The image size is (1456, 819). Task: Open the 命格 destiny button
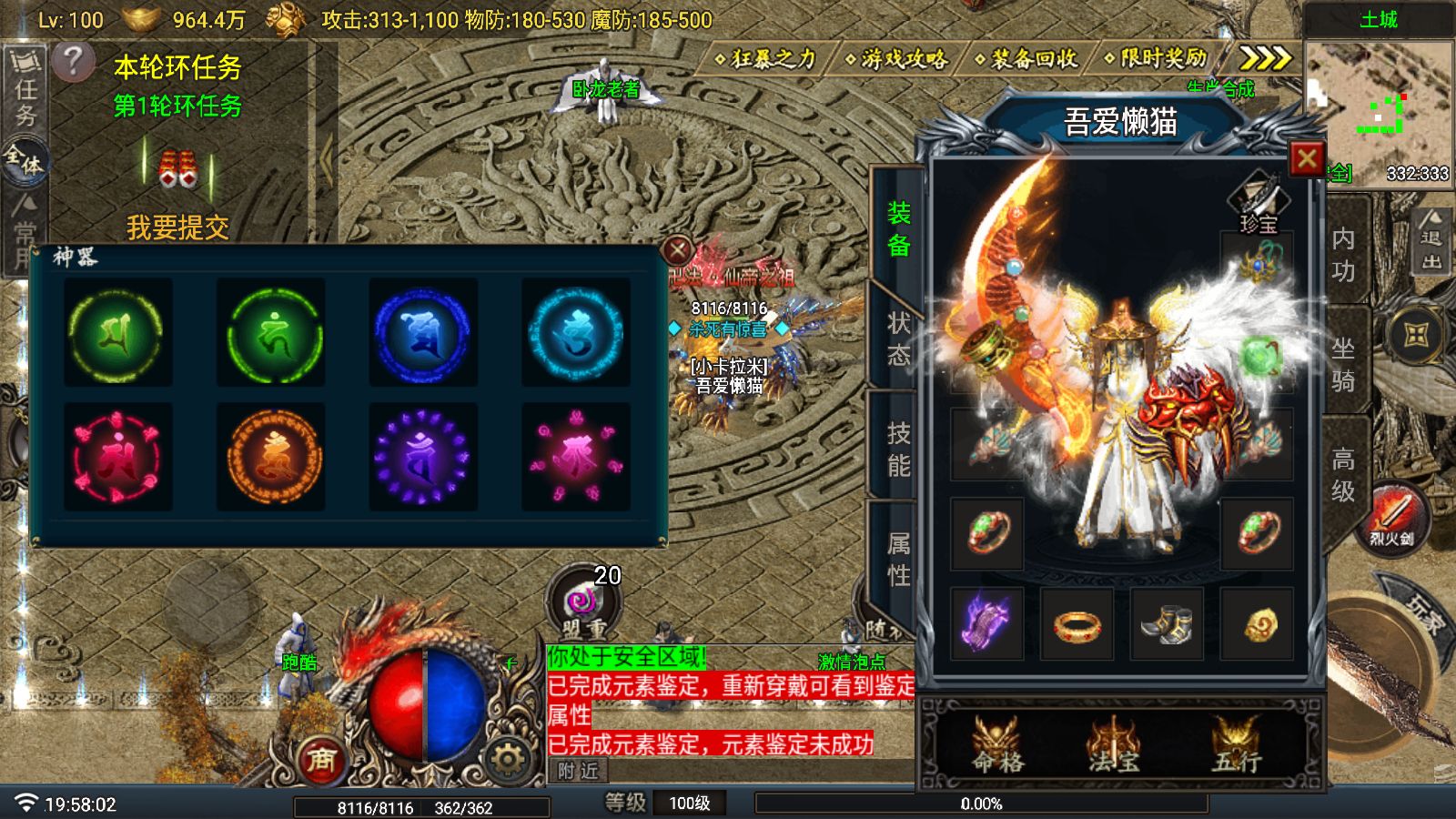pyautogui.click(x=996, y=745)
